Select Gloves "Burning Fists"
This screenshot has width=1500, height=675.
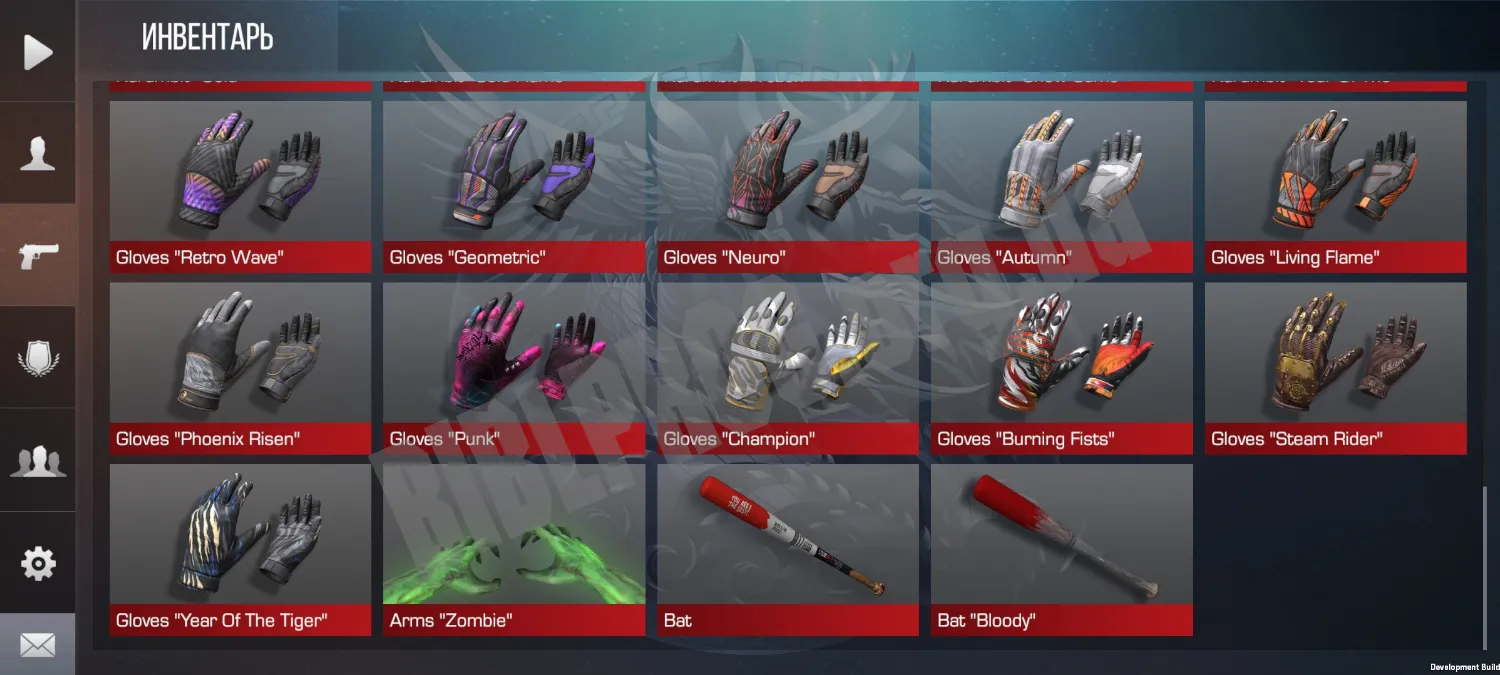tap(1062, 368)
